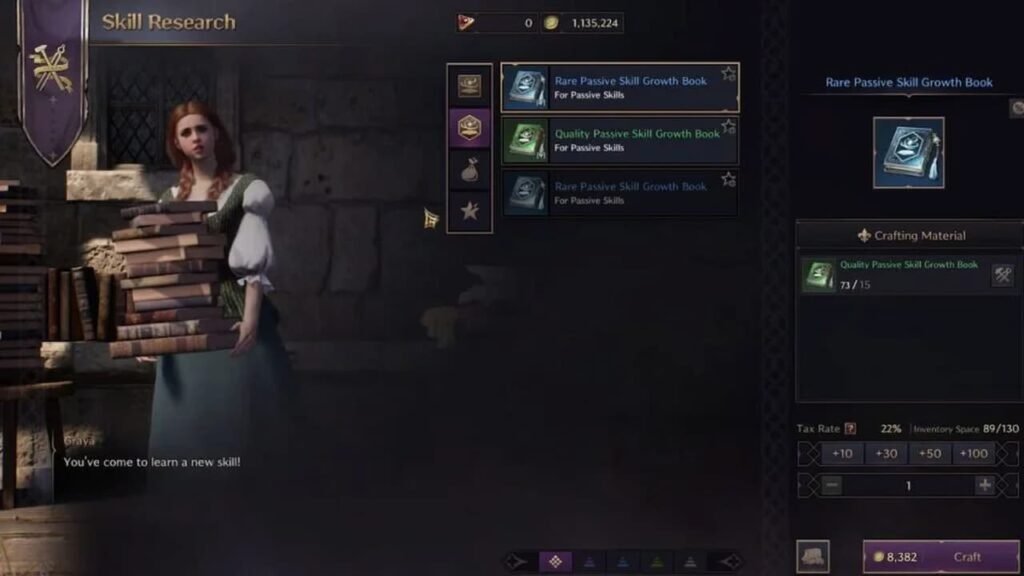Image resolution: width=1024 pixels, height=576 pixels.
Task: Add 50 to the craft quantity
Action: 929,453
